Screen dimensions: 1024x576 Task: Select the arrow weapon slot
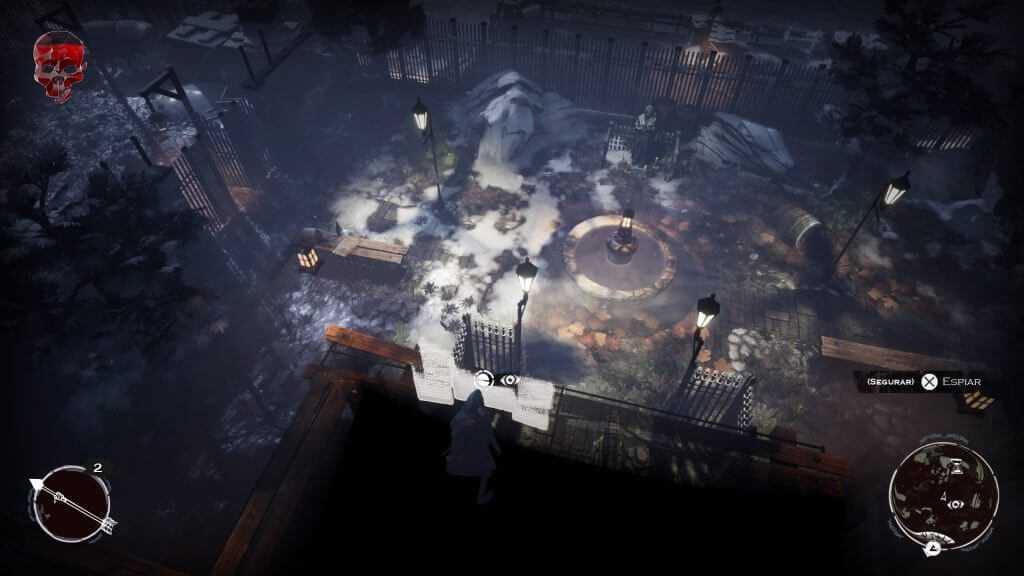71,504
